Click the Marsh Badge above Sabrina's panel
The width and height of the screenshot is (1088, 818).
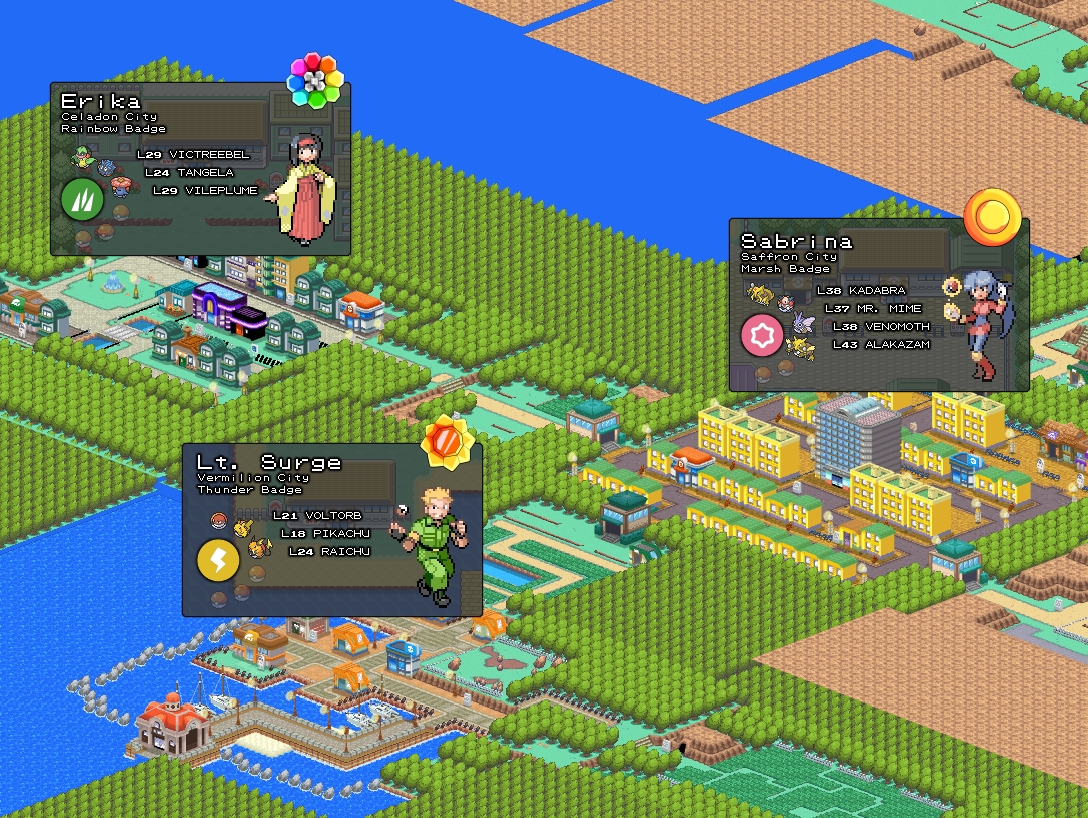click(x=992, y=217)
